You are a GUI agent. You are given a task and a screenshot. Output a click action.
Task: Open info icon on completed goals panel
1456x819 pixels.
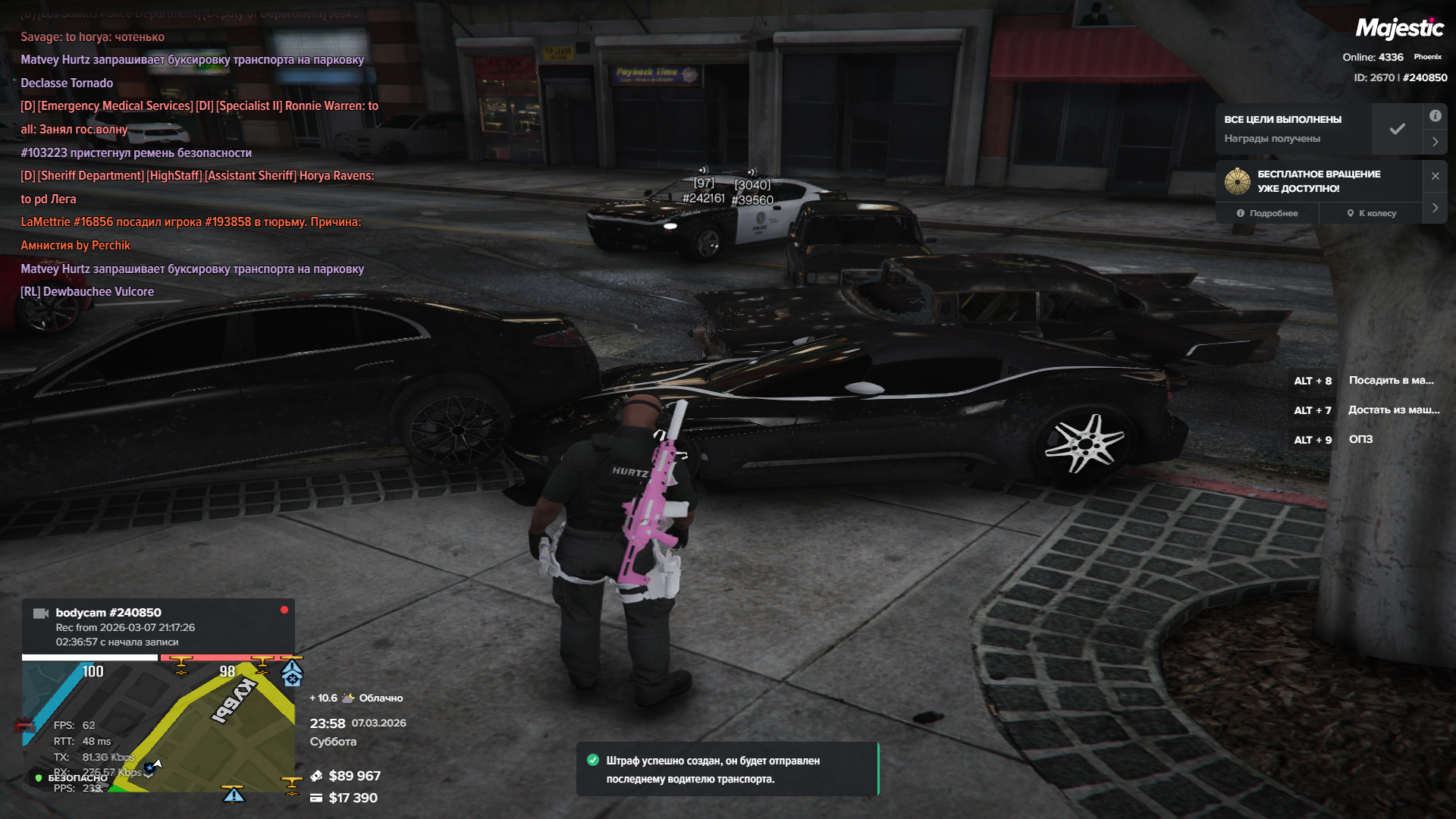(x=1435, y=116)
